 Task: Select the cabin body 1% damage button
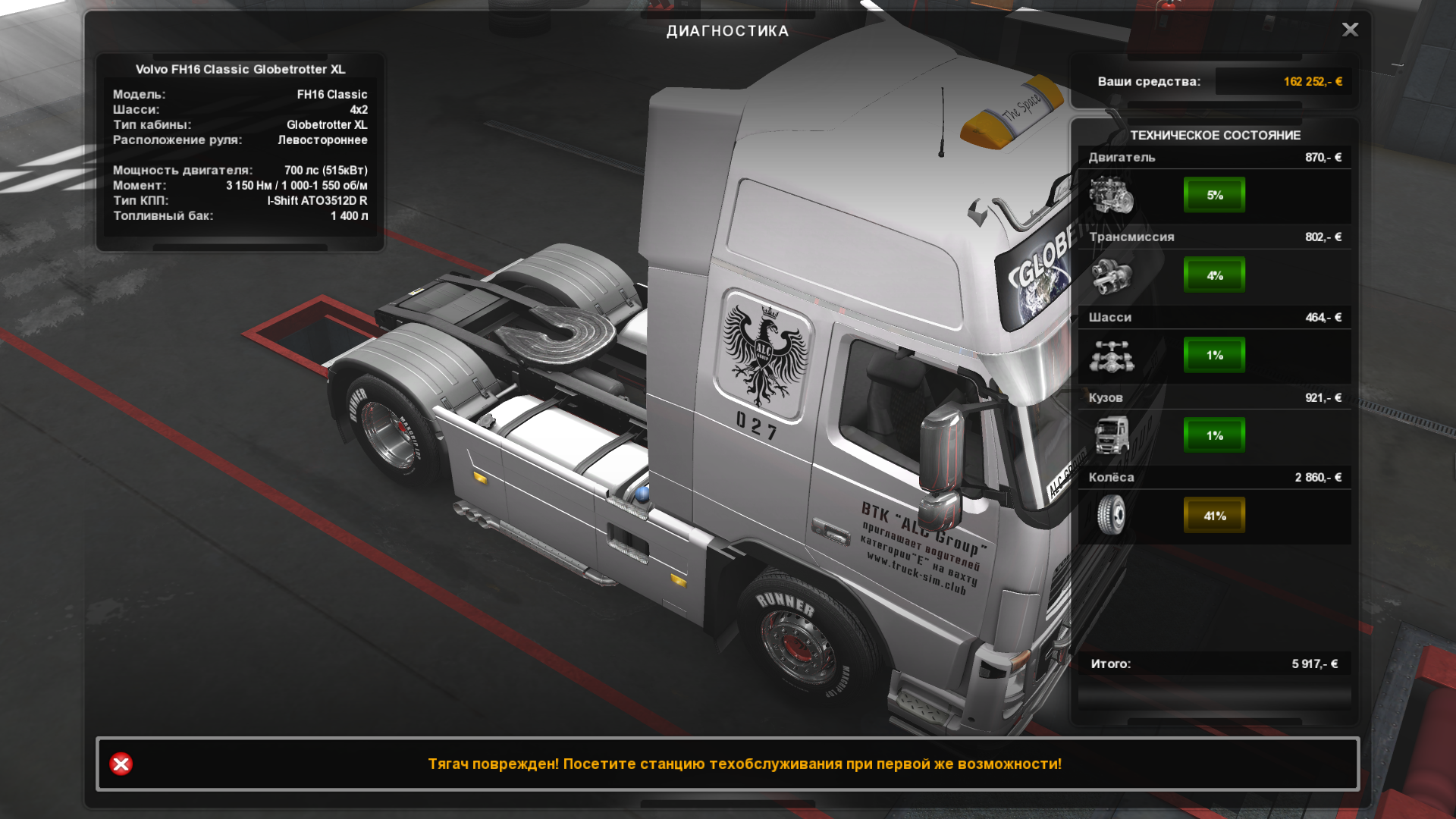[1214, 435]
